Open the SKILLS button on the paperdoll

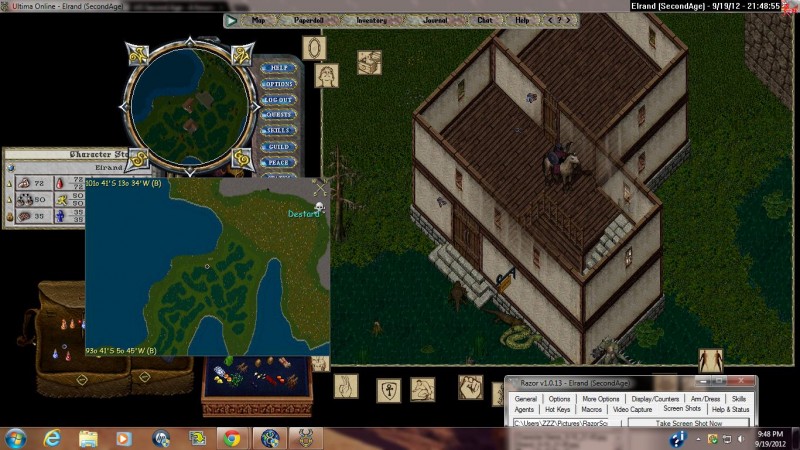click(279, 131)
